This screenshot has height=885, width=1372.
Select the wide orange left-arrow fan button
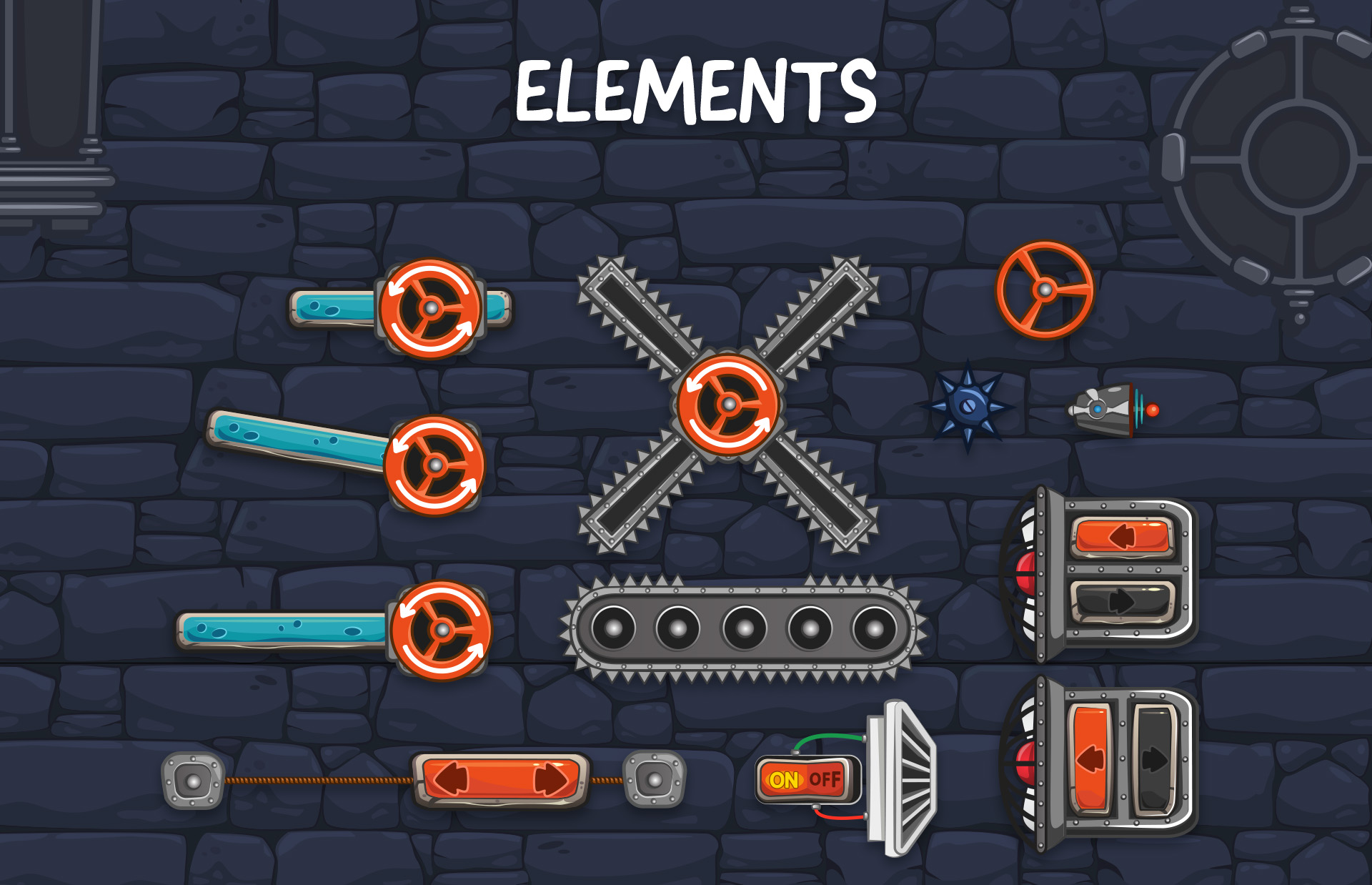click(1122, 536)
